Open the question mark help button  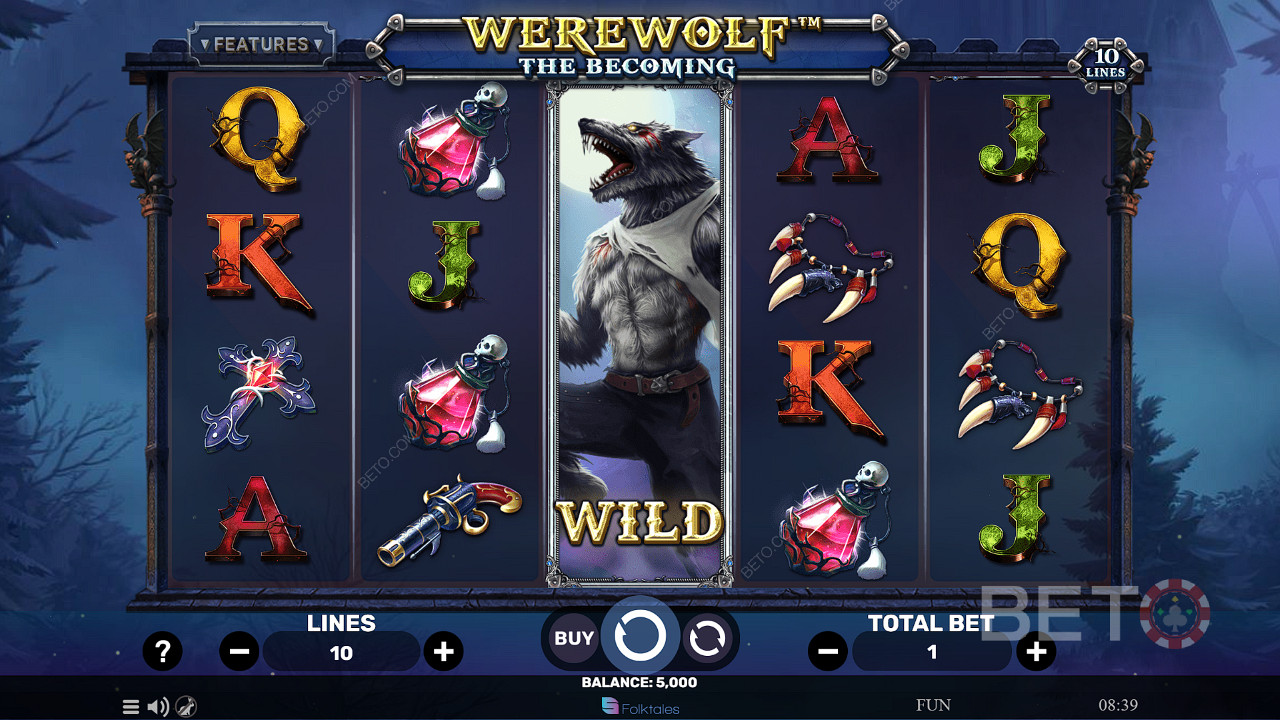(162, 652)
